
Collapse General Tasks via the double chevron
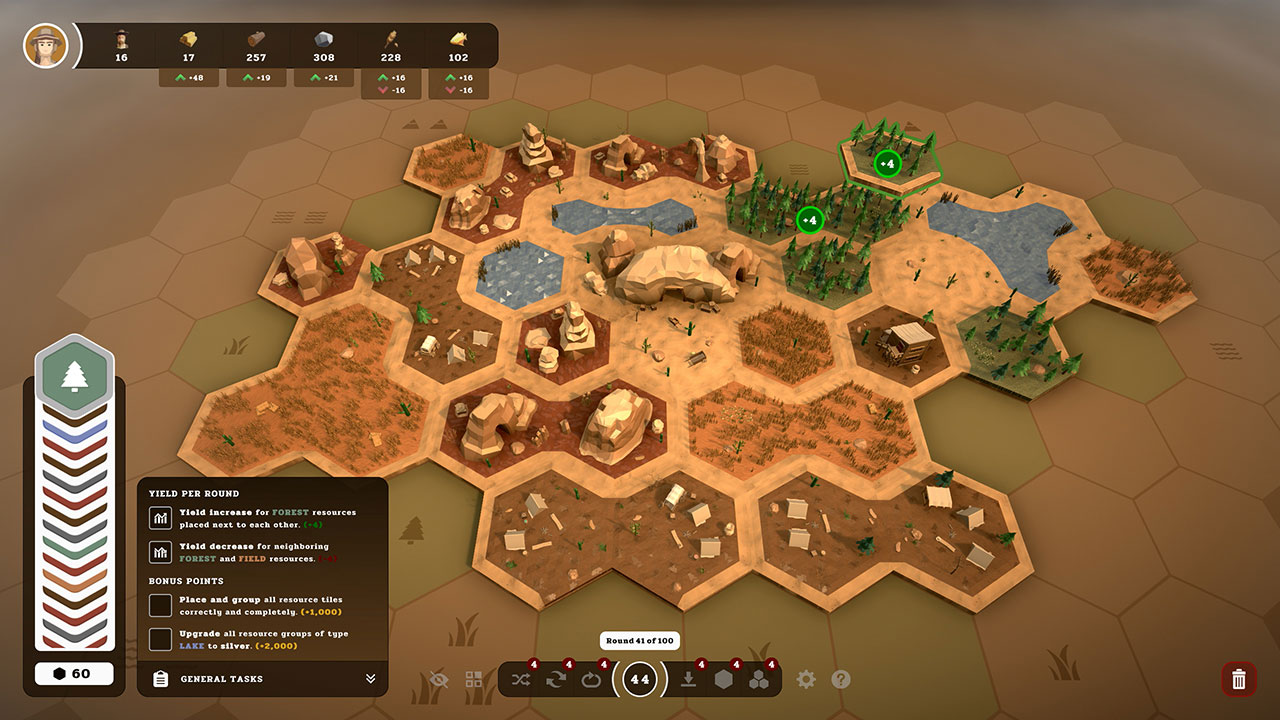[371, 678]
